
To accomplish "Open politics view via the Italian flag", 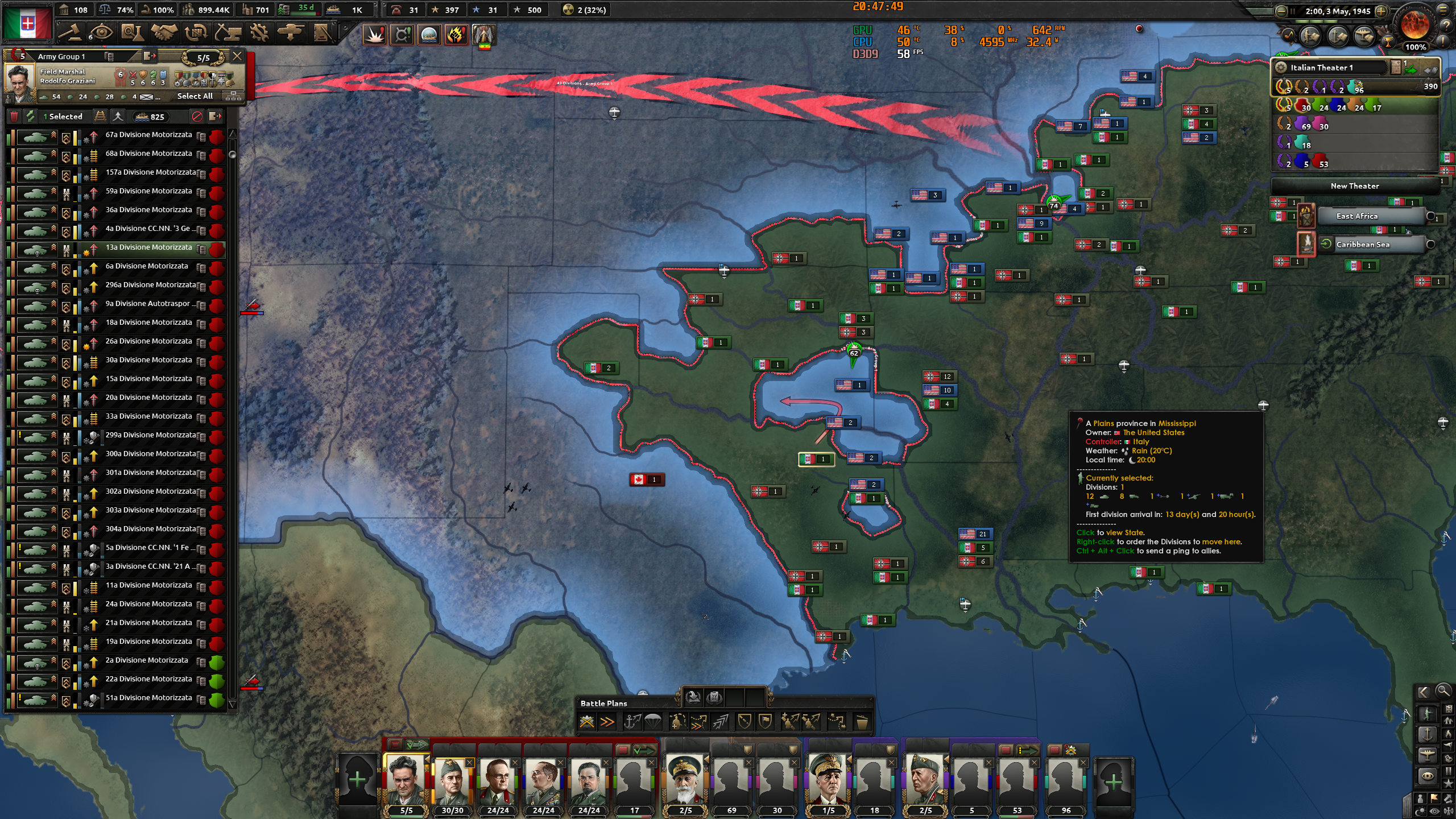I will point(27,24).
